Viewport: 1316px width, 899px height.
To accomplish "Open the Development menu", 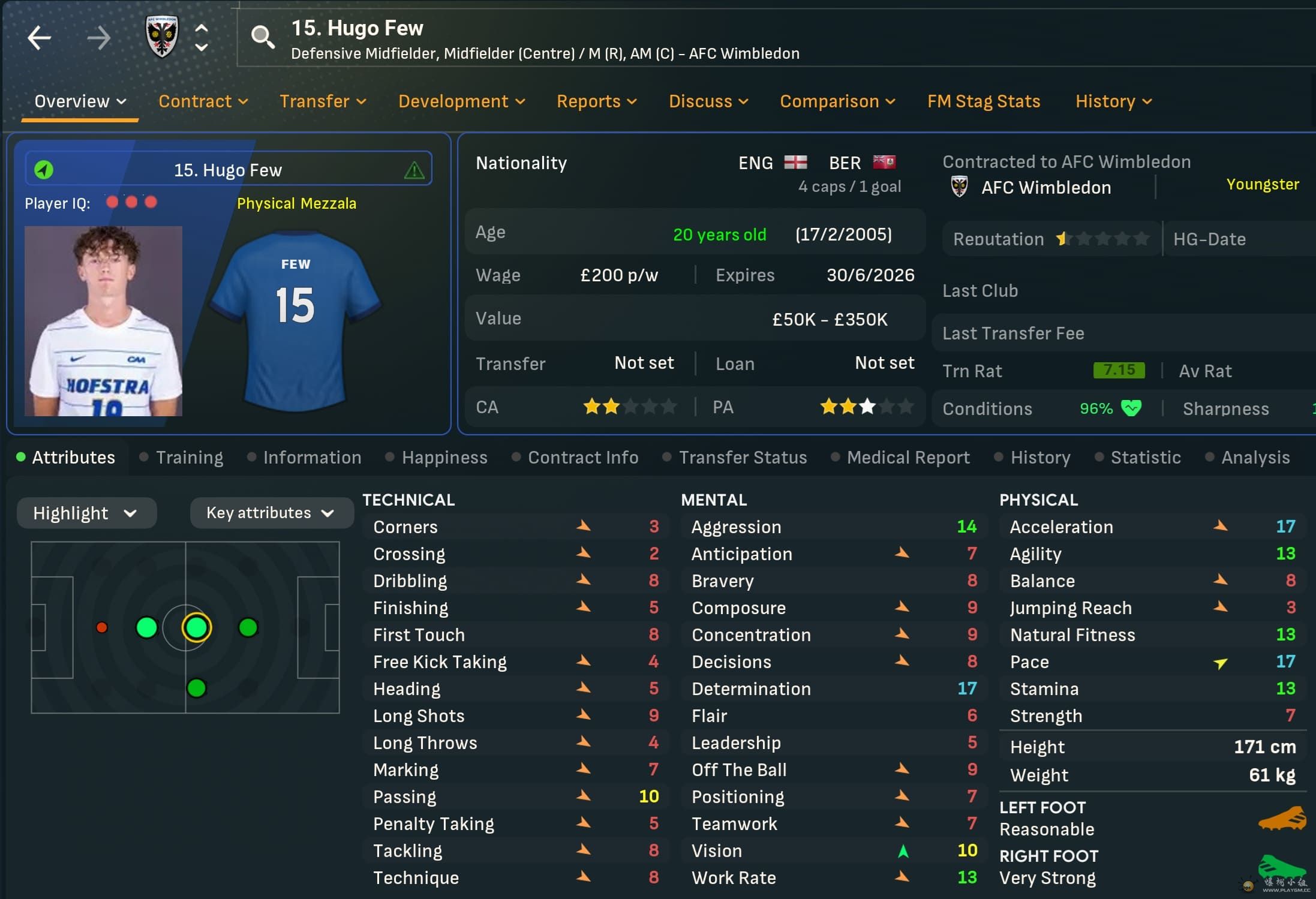I will (x=461, y=101).
